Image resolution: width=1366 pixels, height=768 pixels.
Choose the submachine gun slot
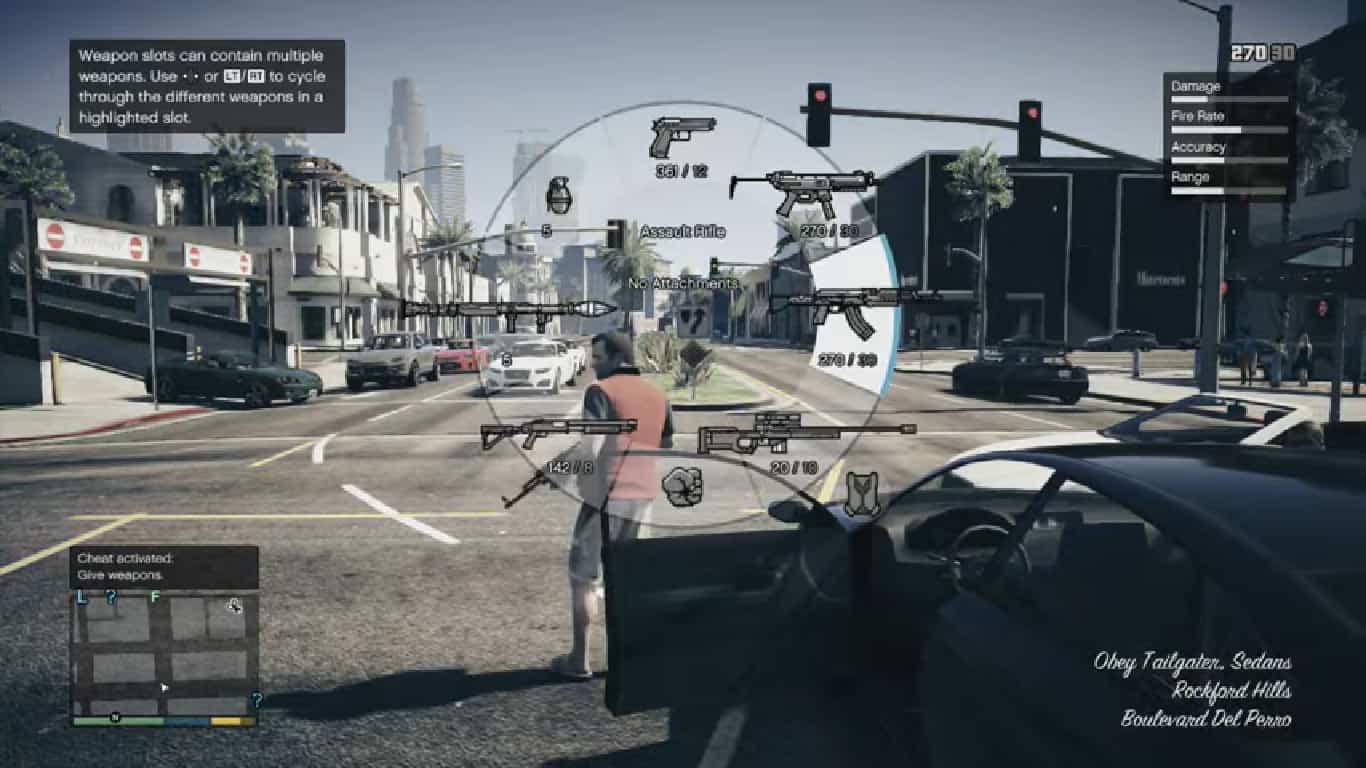[802, 190]
